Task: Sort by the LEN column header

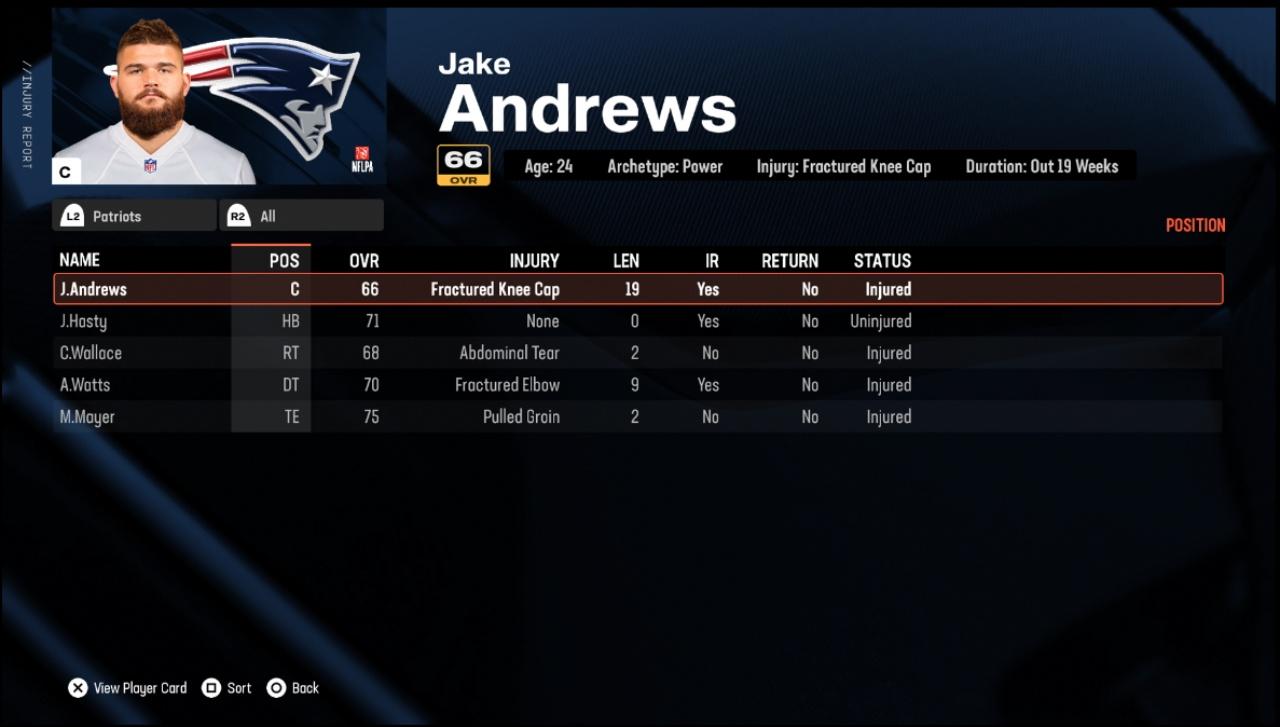Action: click(626, 261)
